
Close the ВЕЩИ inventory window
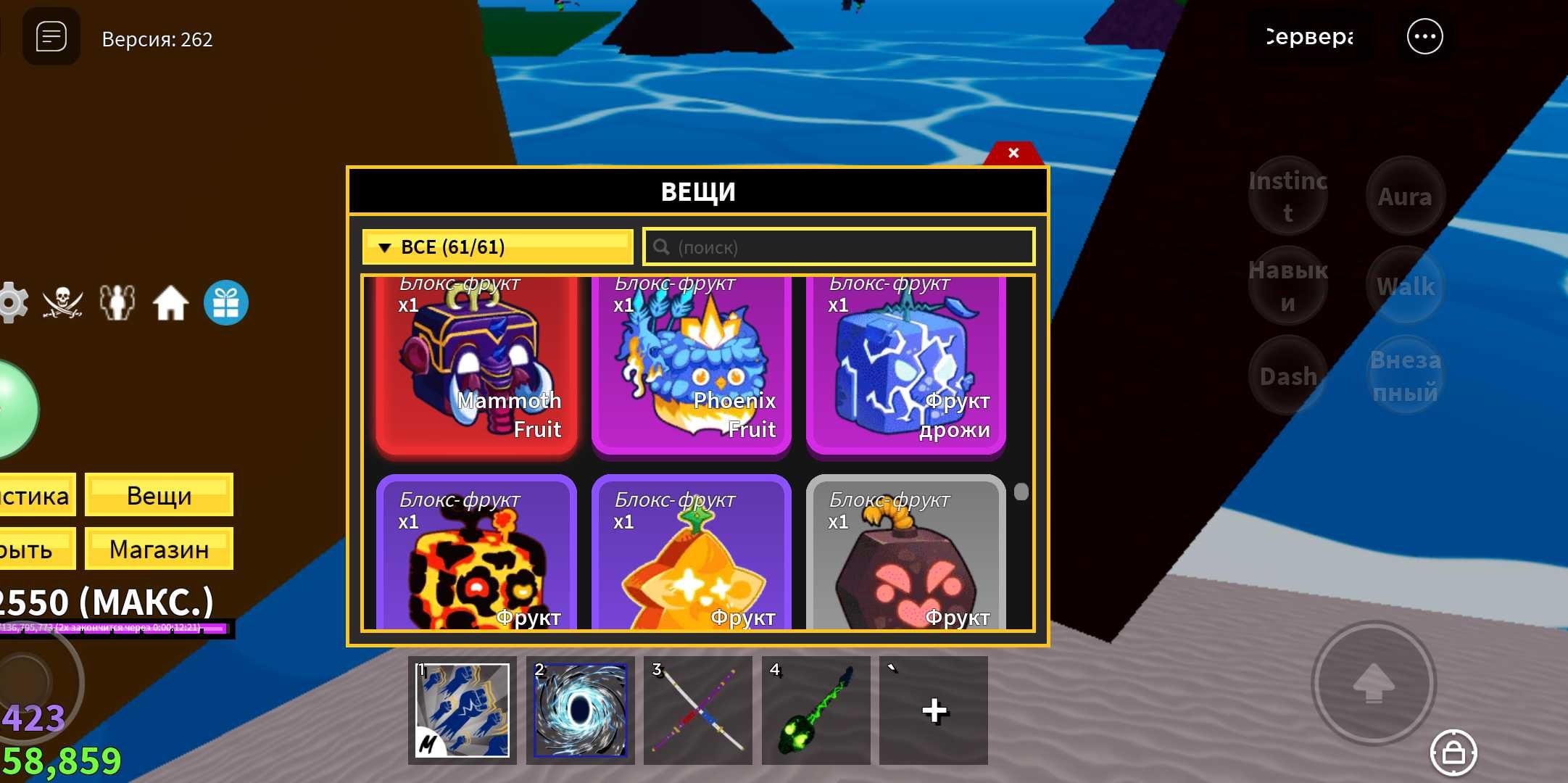coord(1013,153)
